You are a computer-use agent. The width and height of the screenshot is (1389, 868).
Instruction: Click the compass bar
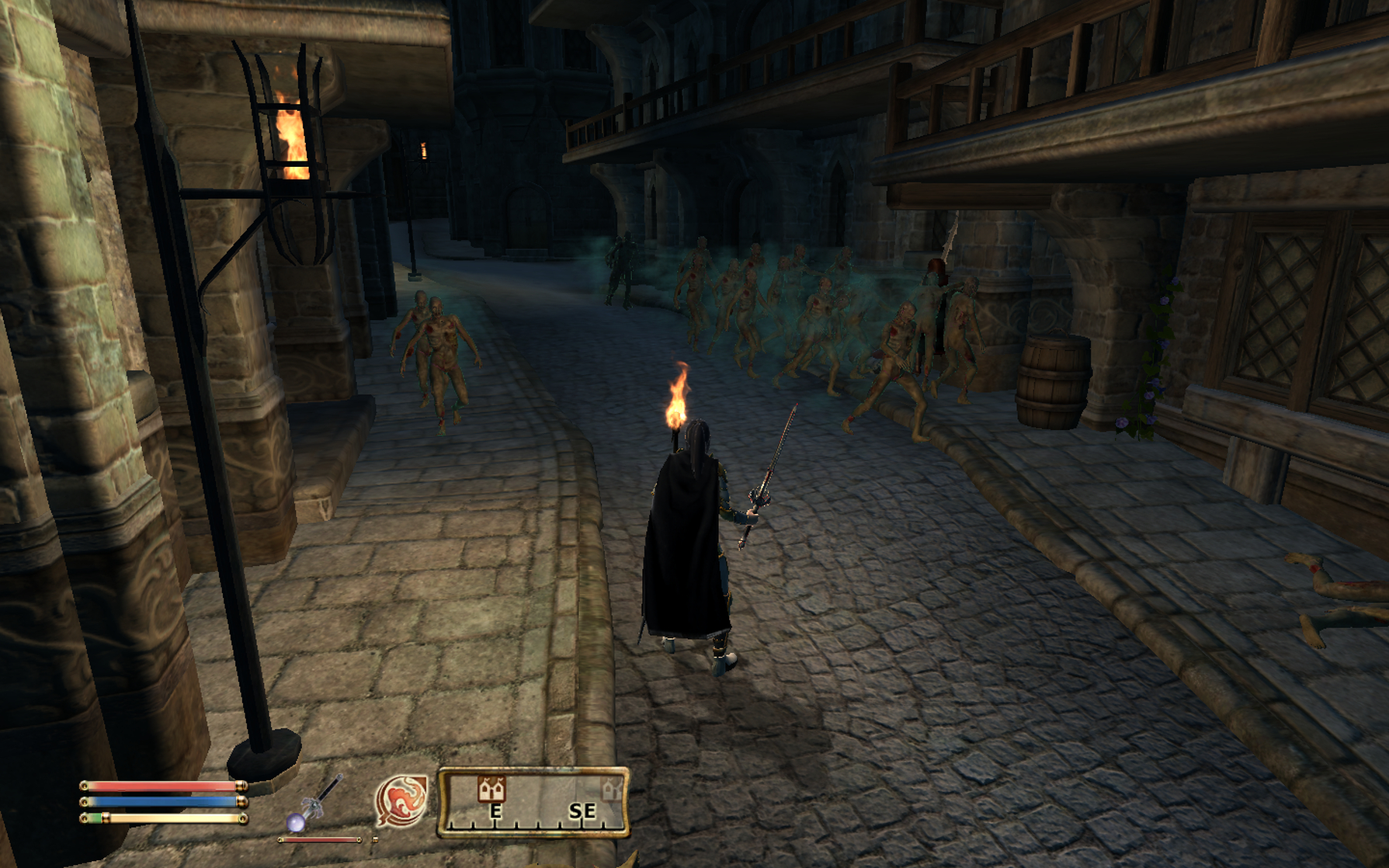533,803
